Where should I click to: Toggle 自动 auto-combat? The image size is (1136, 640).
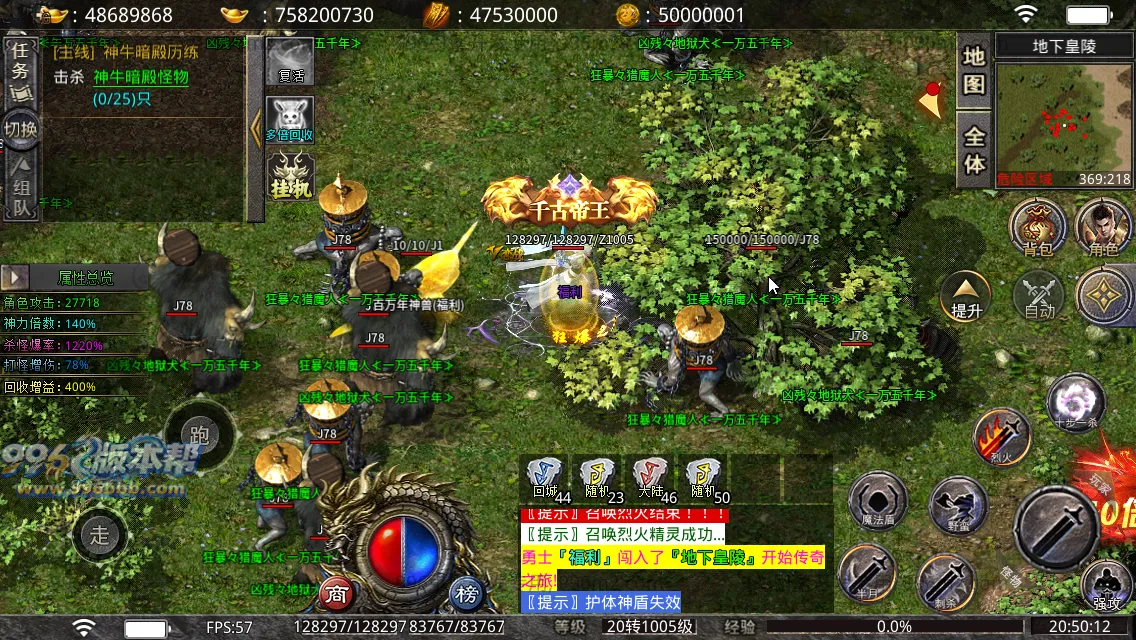(1040, 295)
